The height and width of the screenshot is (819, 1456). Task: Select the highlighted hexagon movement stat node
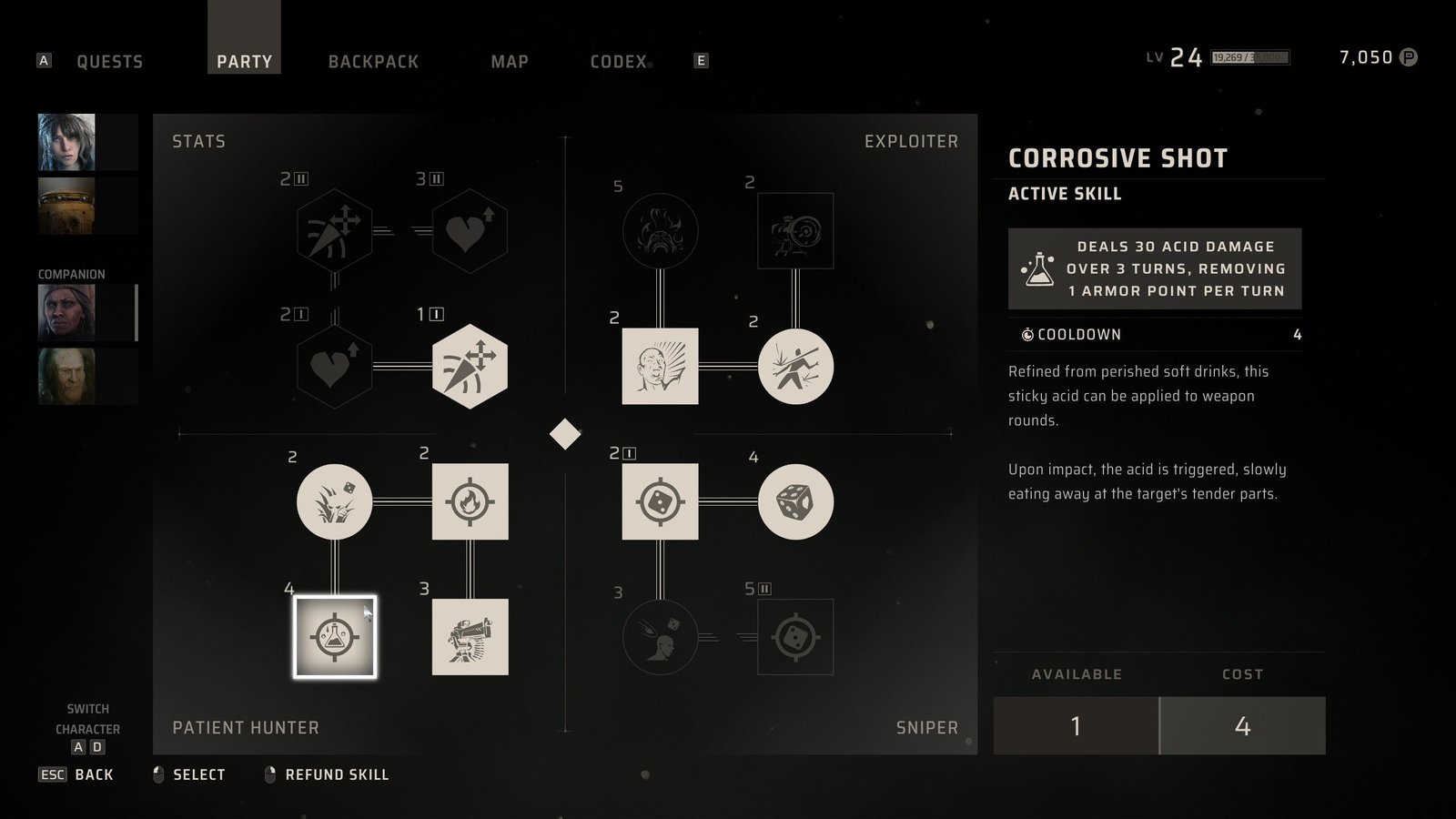coord(470,367)
